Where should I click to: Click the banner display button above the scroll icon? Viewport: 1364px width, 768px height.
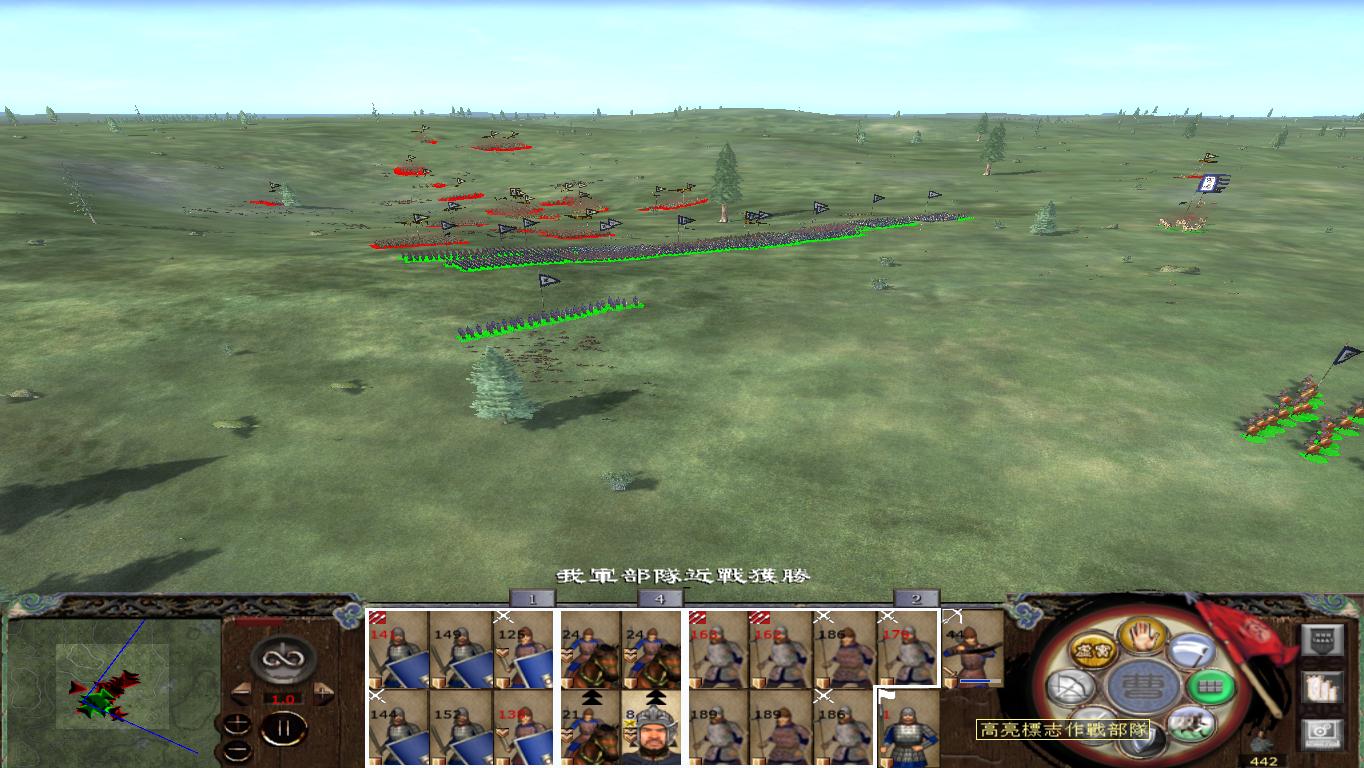point(1323,640)
